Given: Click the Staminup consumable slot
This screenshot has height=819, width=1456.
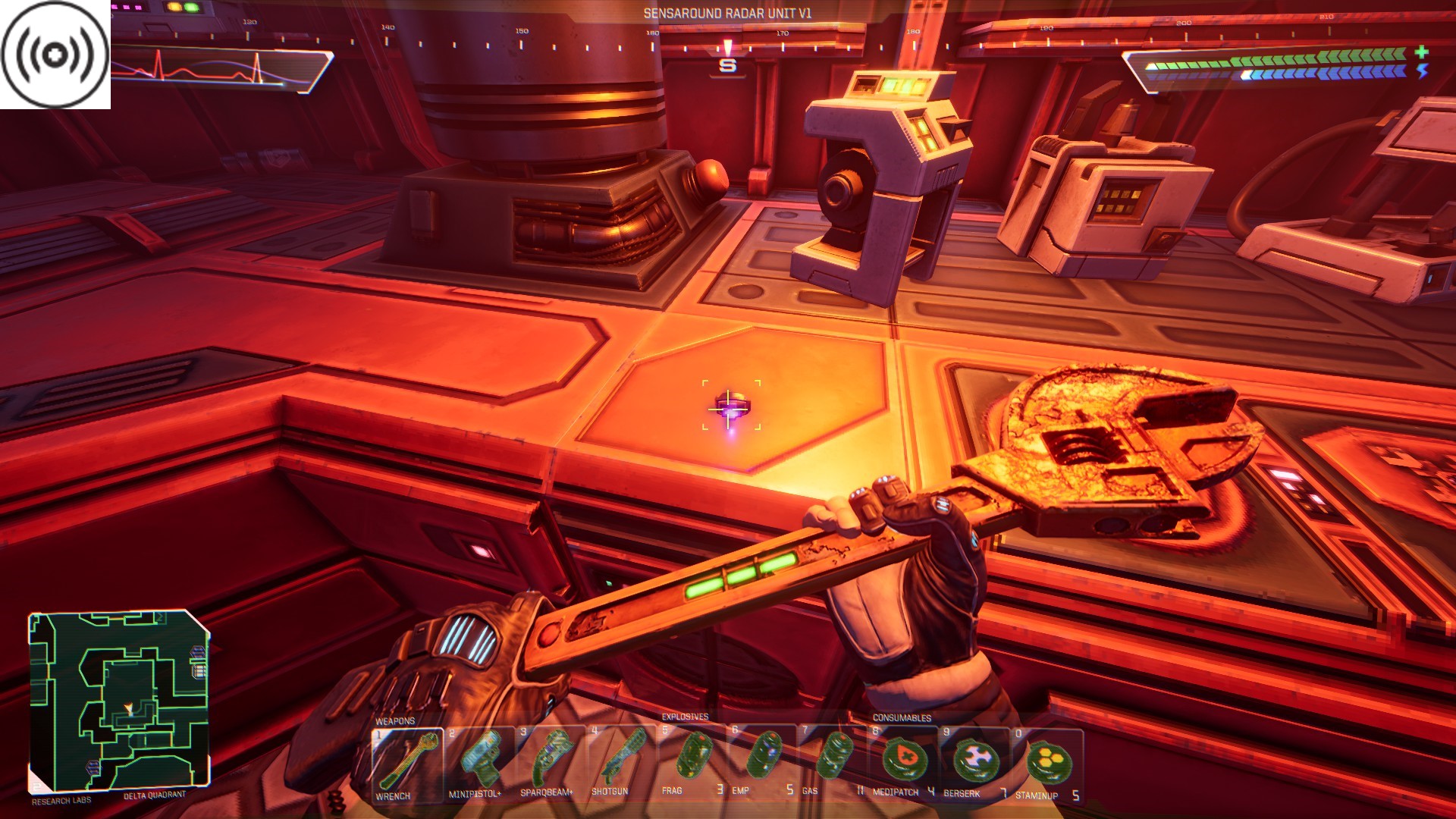Looking at the screenshot, I should tap(1048, 761).
